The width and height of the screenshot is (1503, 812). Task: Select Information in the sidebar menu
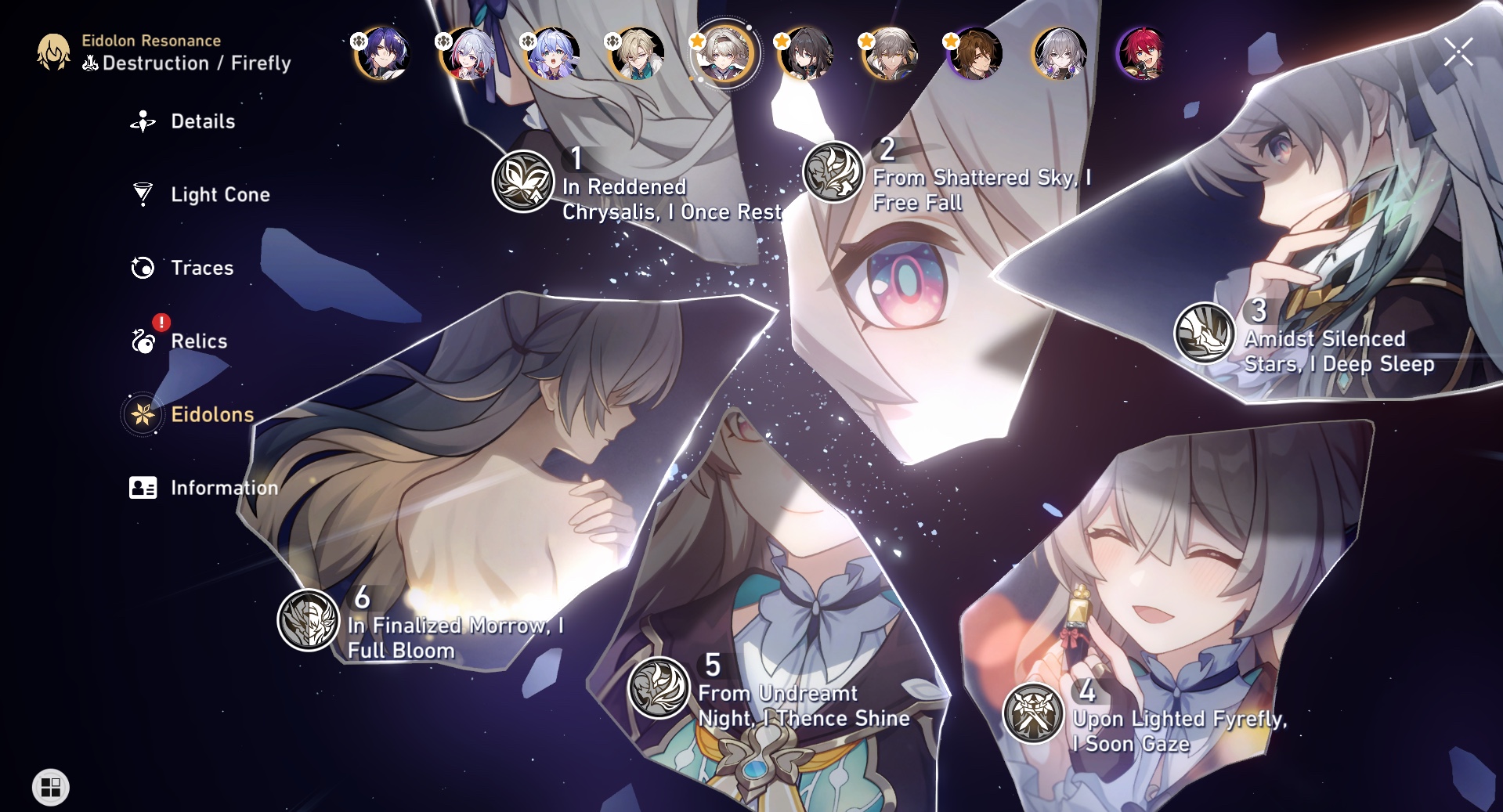point(223,487)
